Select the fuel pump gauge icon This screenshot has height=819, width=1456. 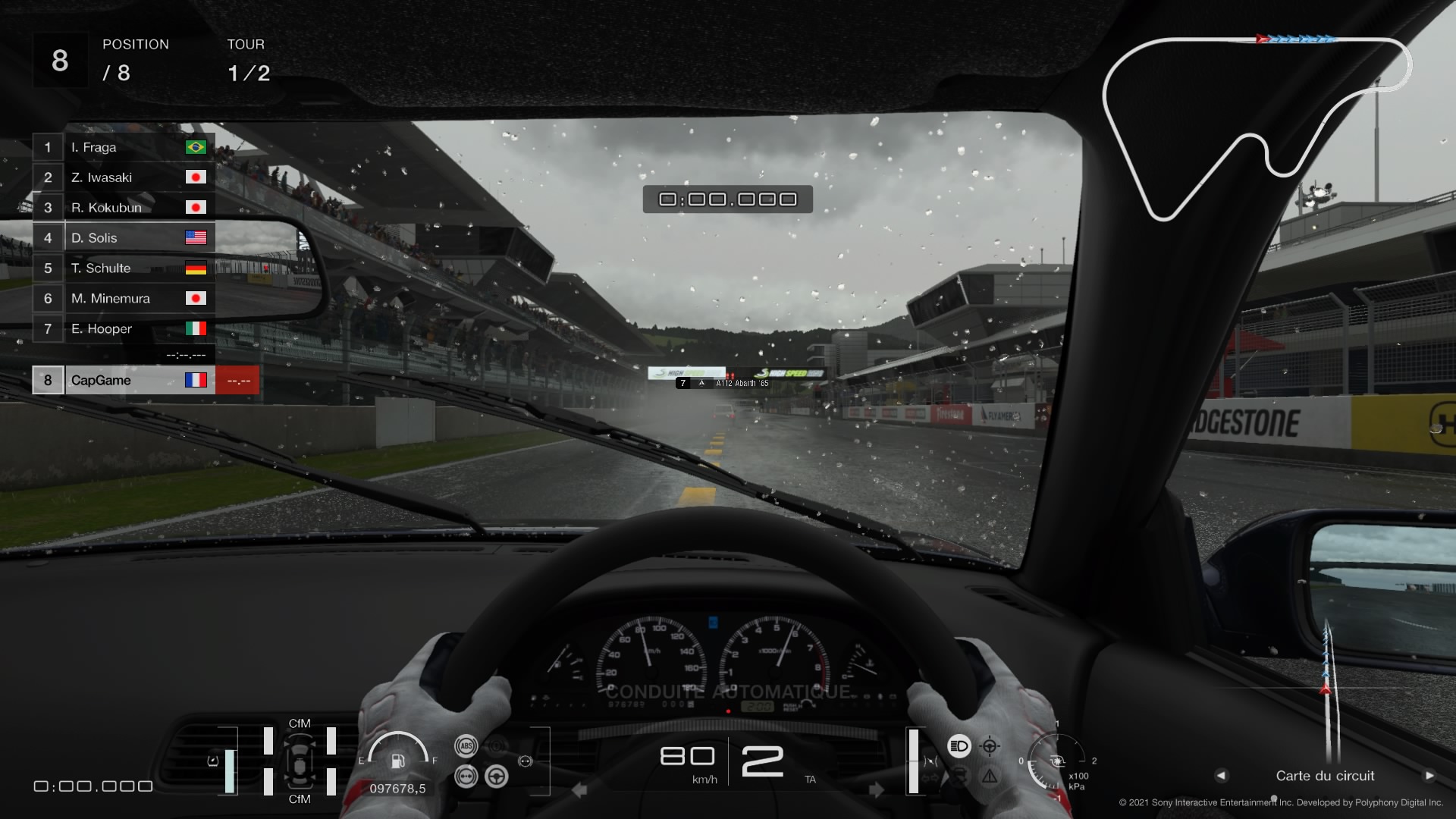tap(397, 760)
